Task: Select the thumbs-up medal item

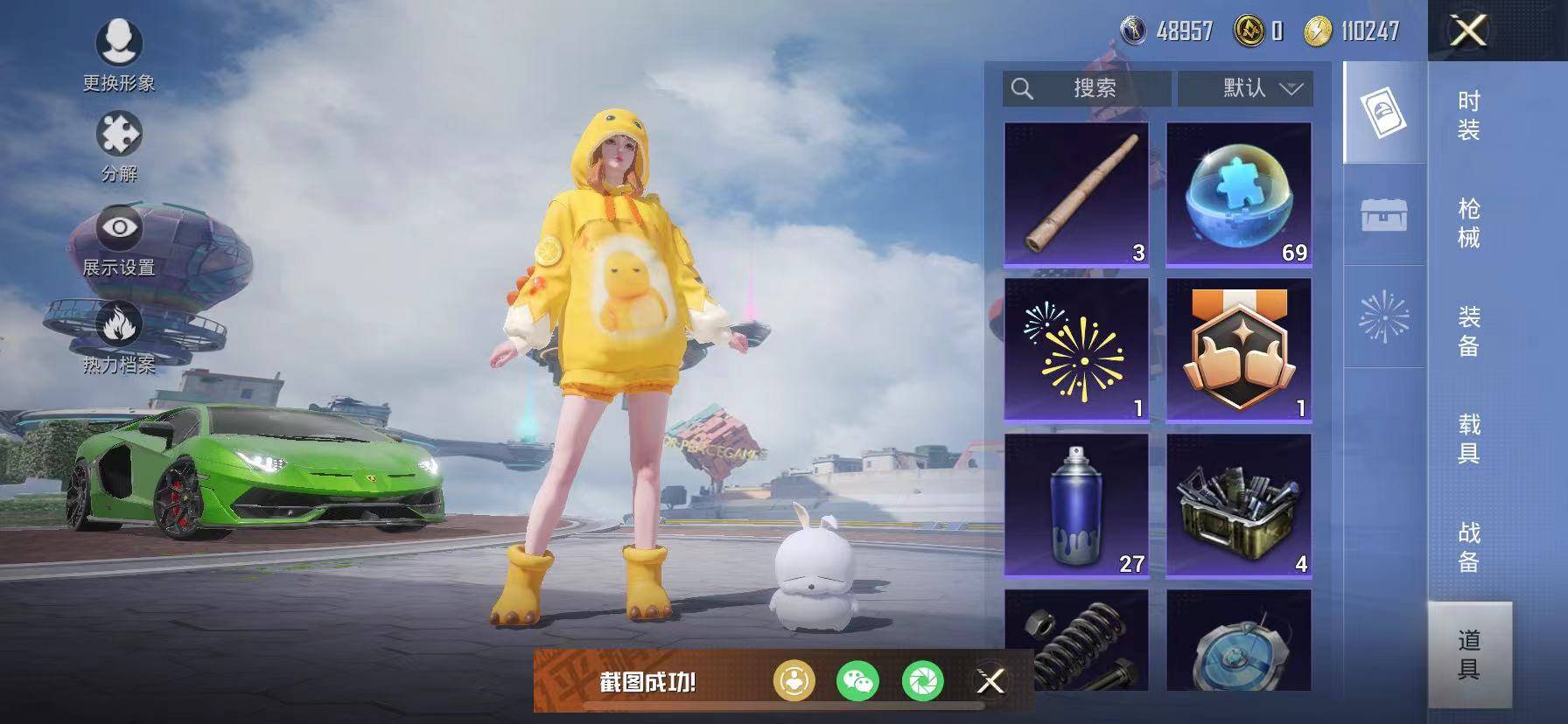Action: 1238,350
